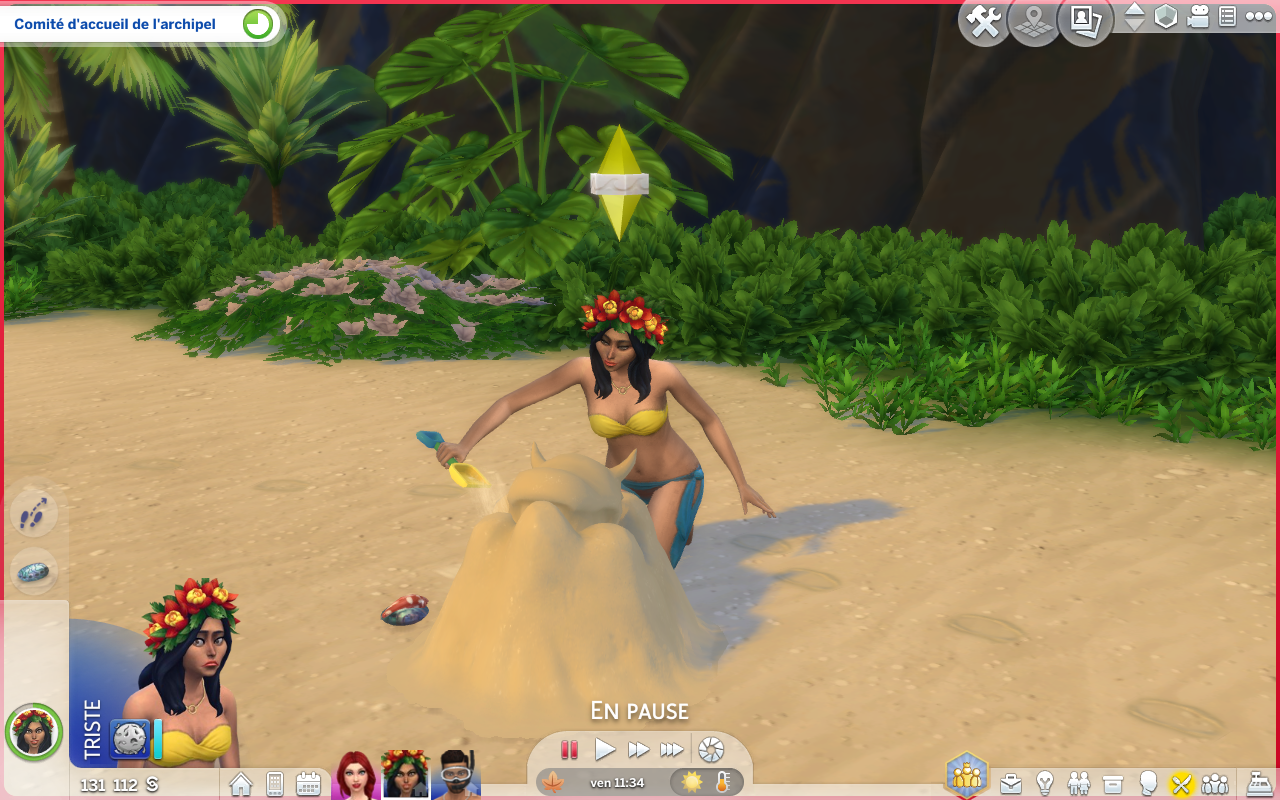Open camera controls with the video camera icon
This screenshot has height=800, width=1280.
[x=1198, y=17]
